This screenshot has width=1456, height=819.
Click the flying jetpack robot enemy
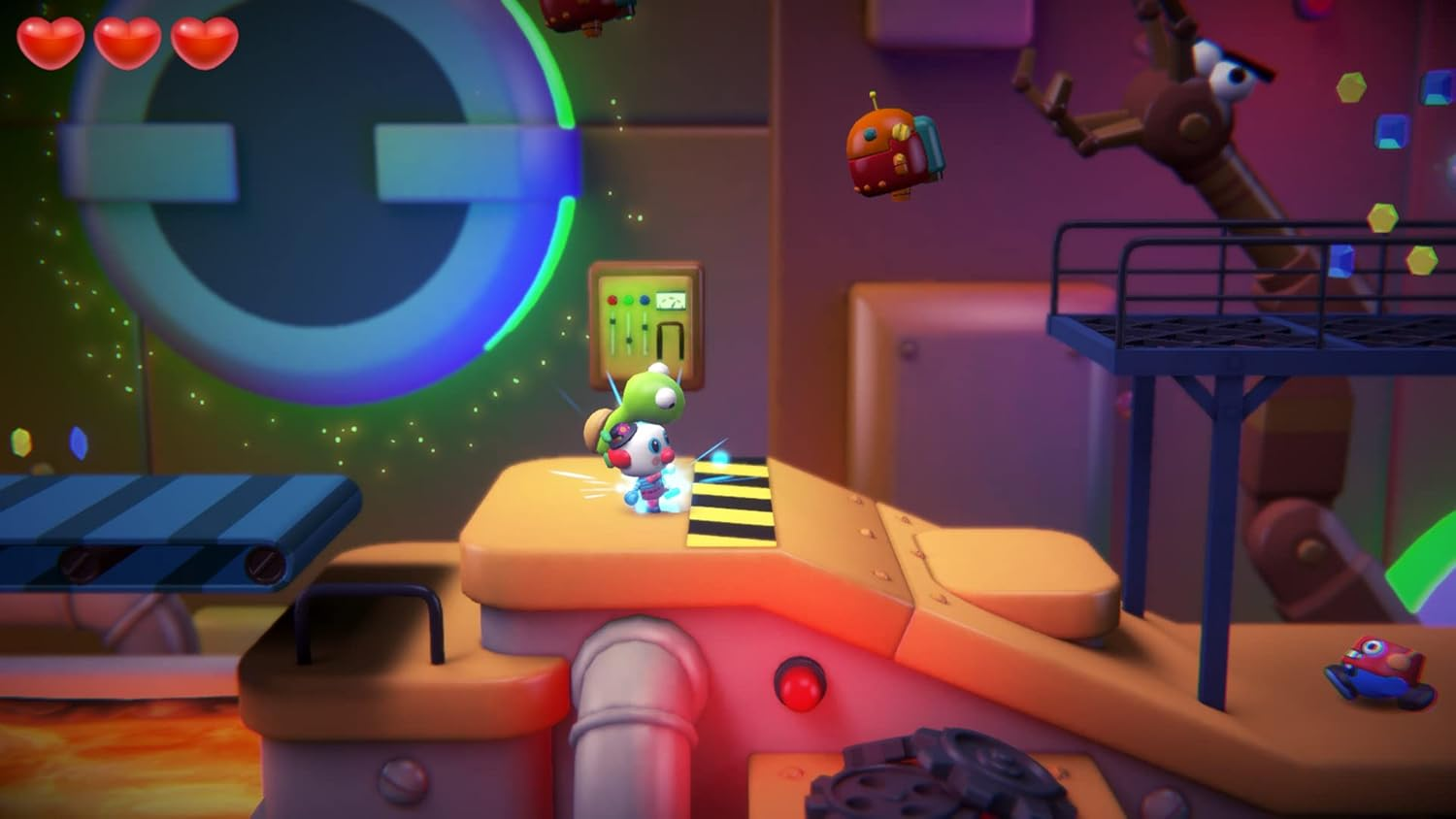[883, 150]
